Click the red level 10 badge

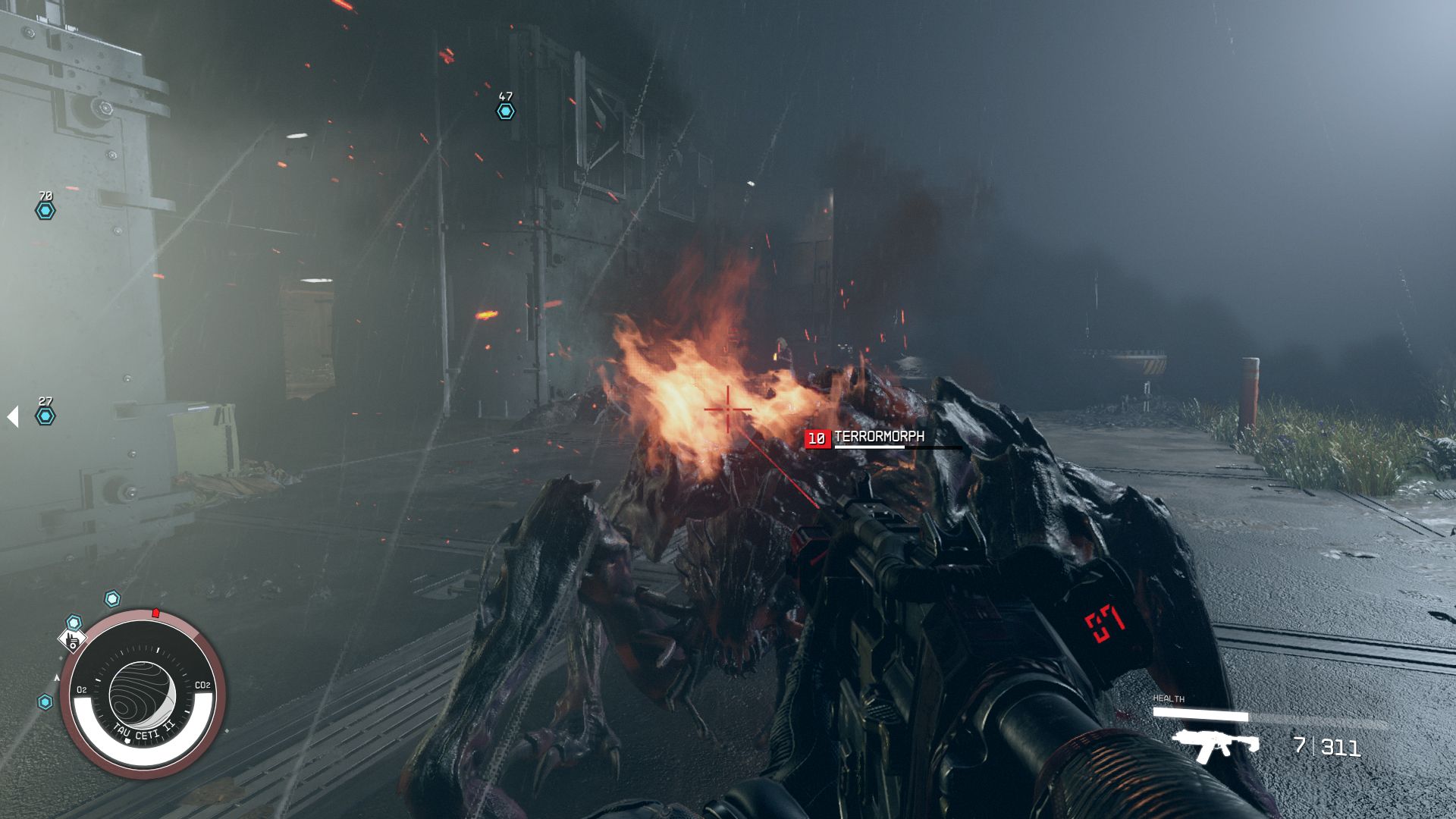[817, 438]
